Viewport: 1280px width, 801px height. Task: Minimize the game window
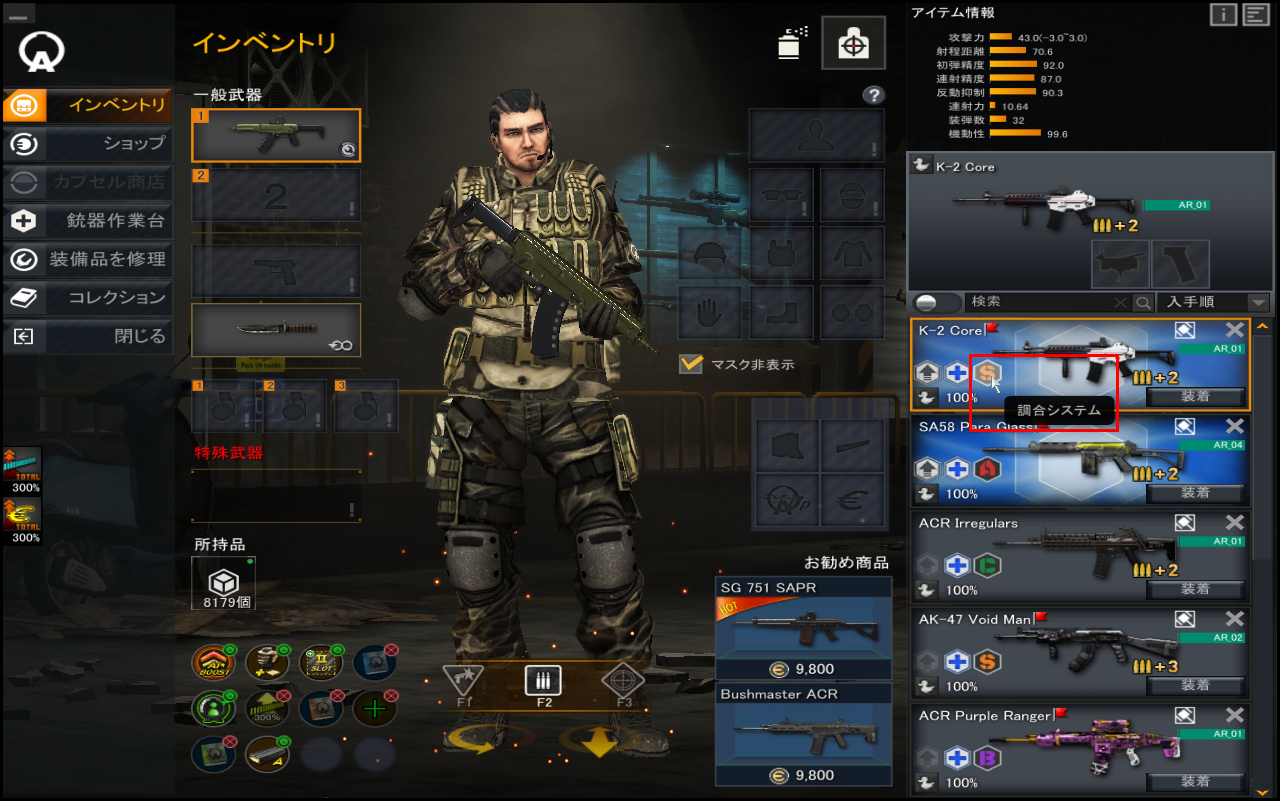(20, 13)
